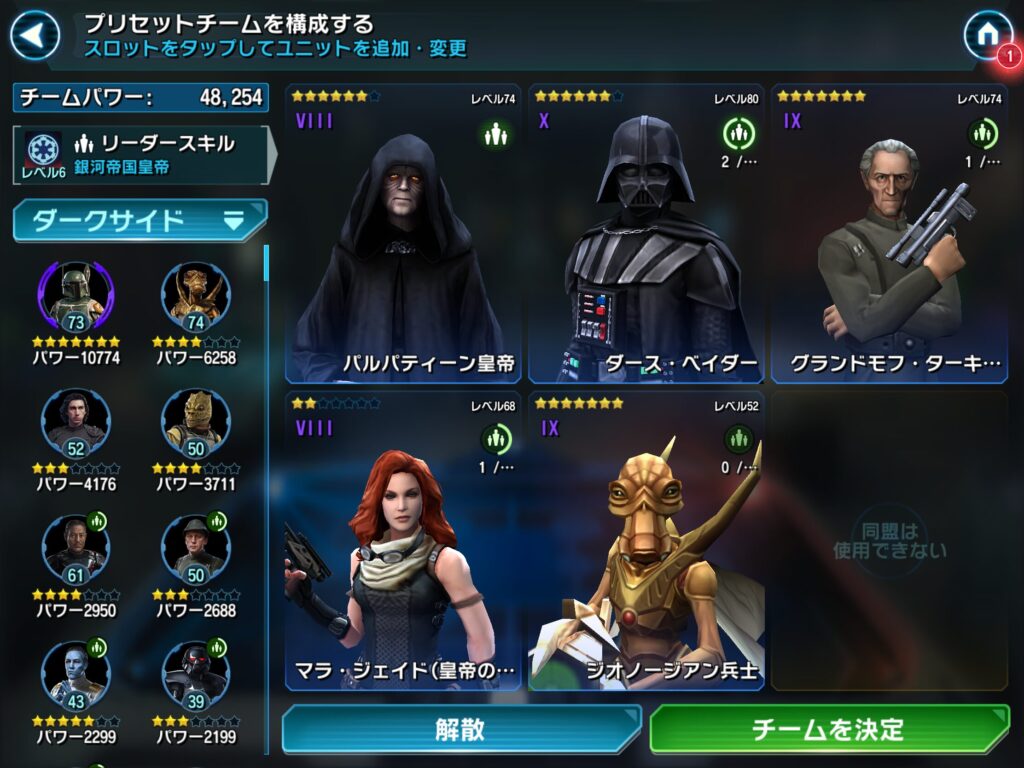Select the ダース・ベイダー team slot
Screen dimensions: 1024x768
click(x=647, y=234)
